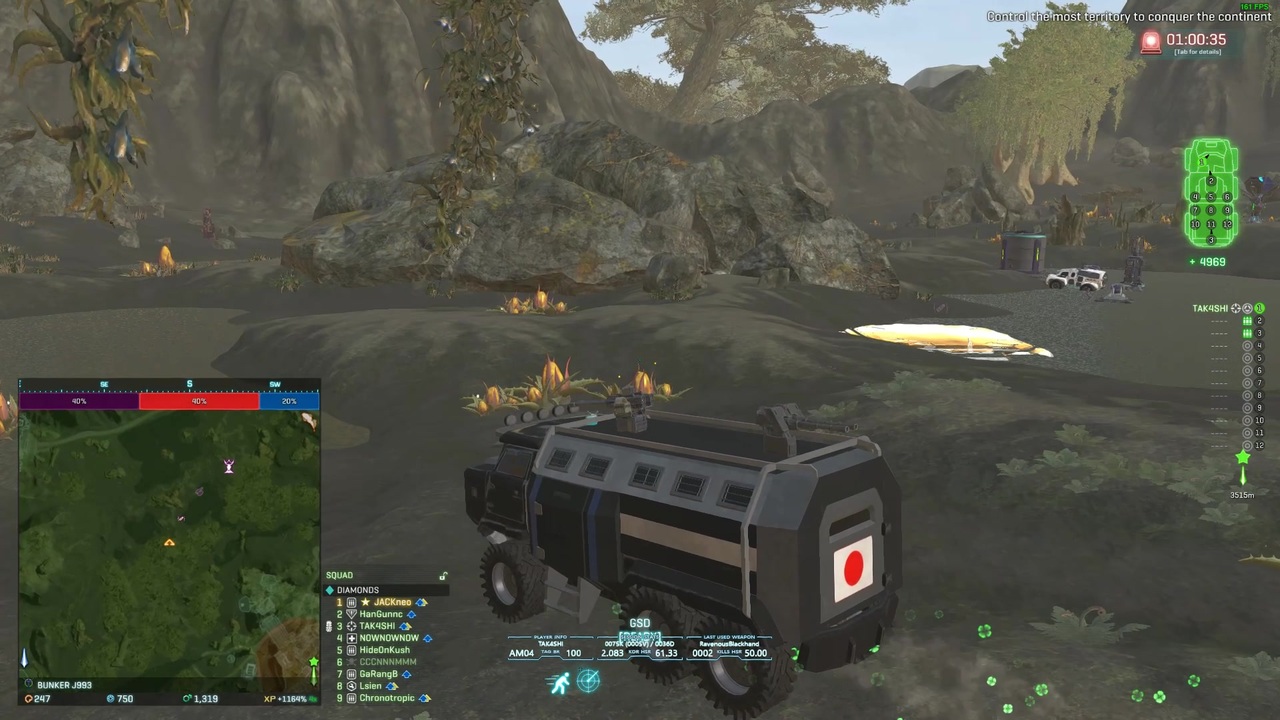Toggle the squad lock padlock on the SQUAD panel

point(443,576)
